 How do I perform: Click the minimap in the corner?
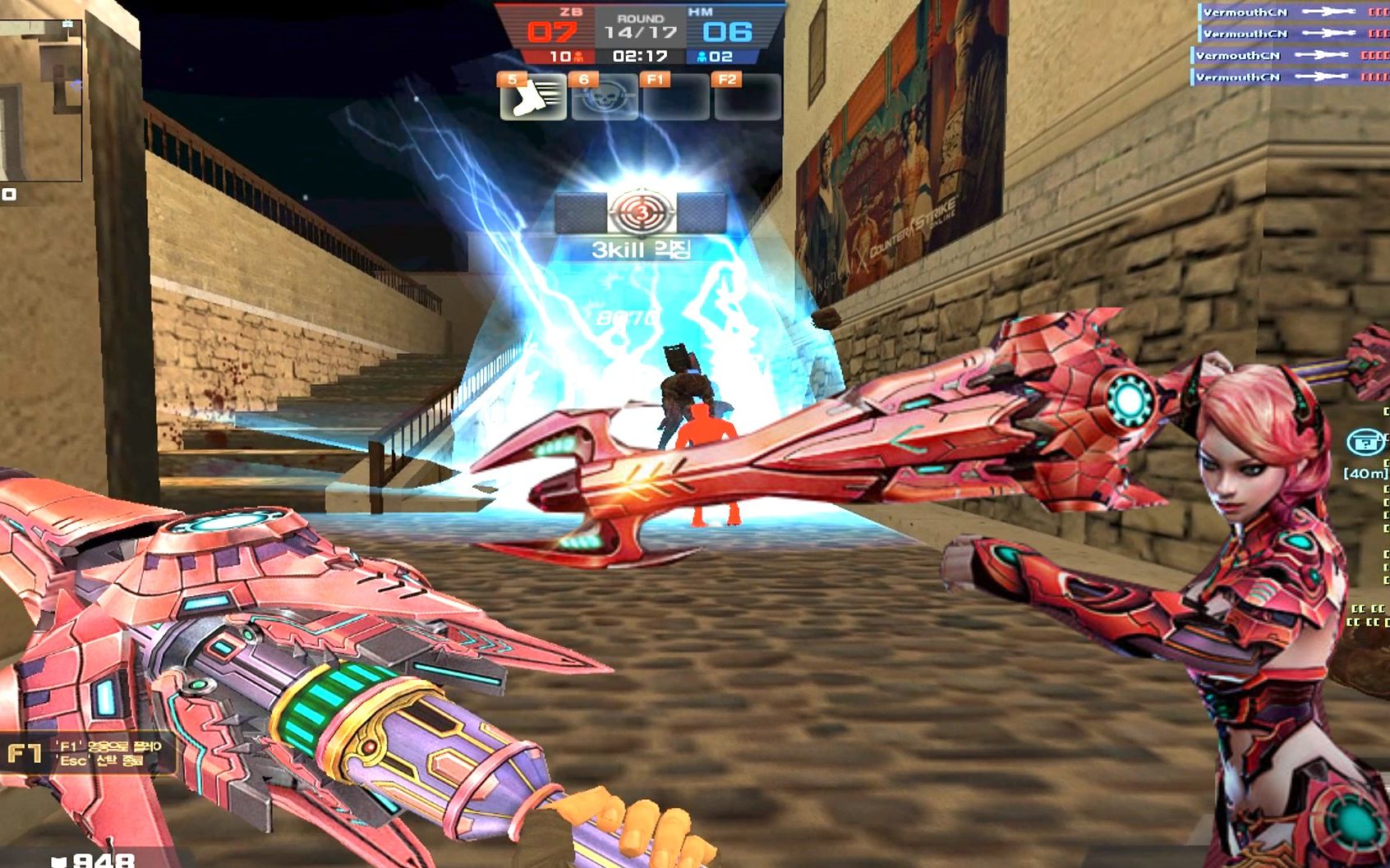point(39,97)
